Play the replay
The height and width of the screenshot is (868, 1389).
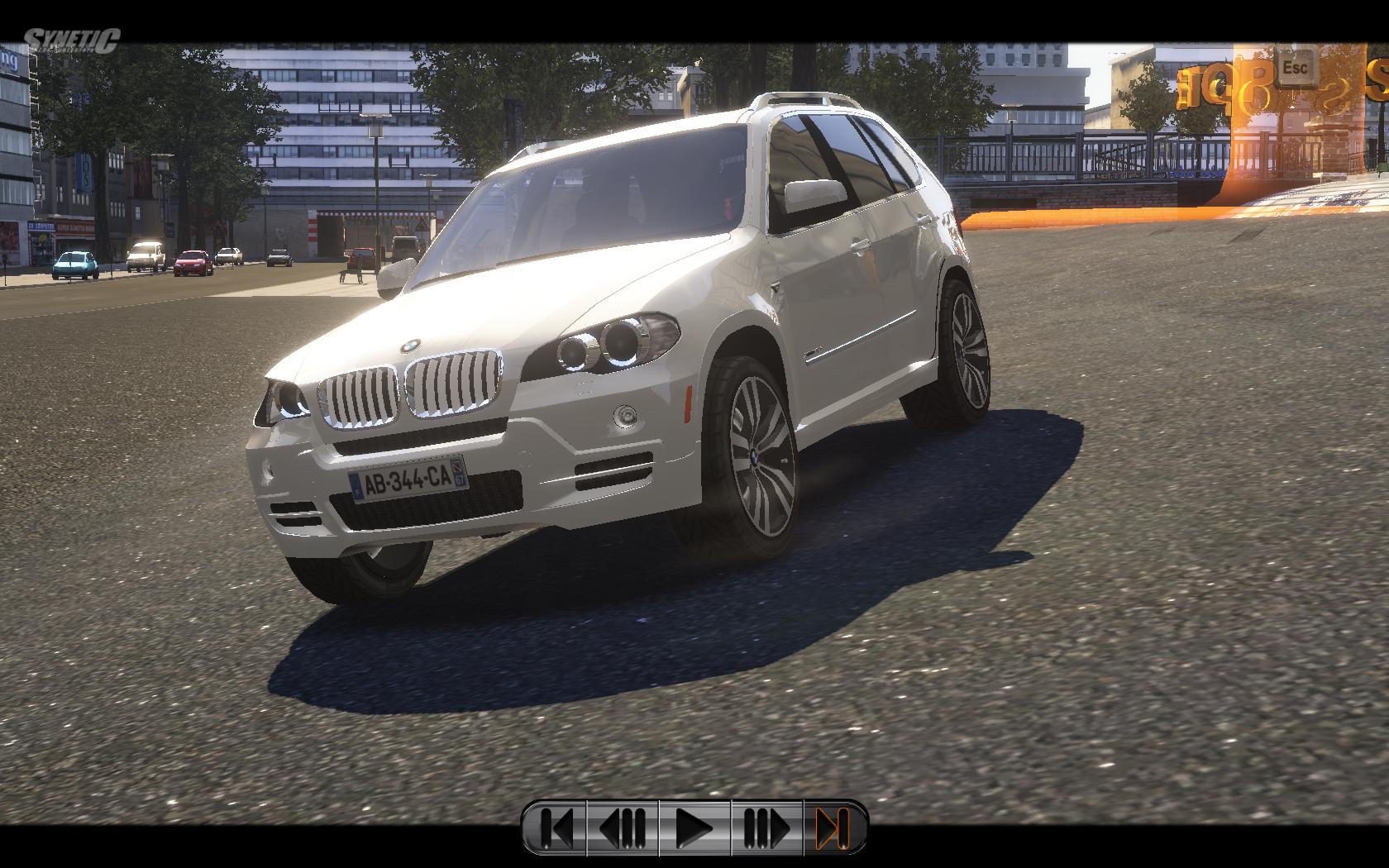694,827
